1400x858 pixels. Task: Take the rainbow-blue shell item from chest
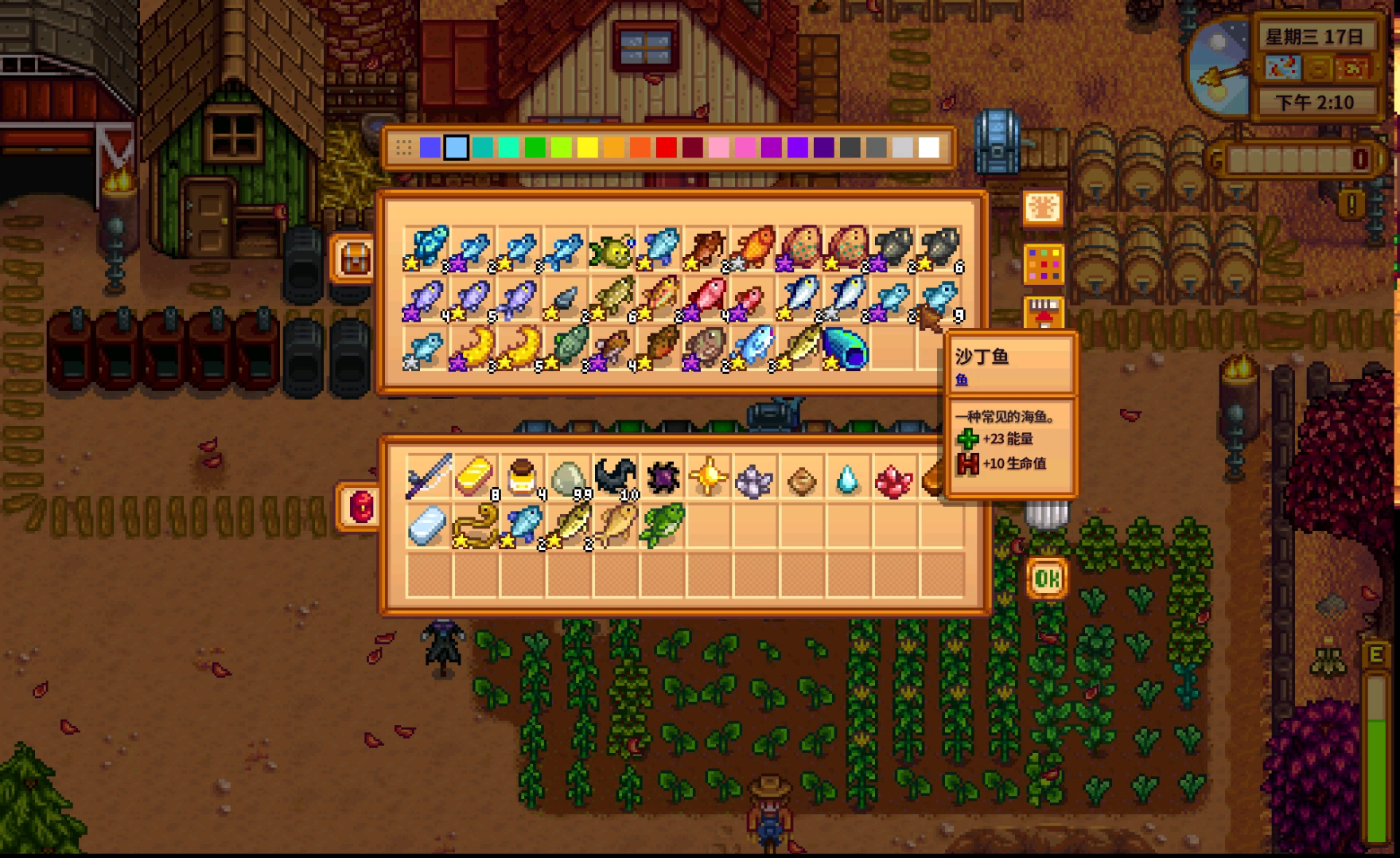846,349
